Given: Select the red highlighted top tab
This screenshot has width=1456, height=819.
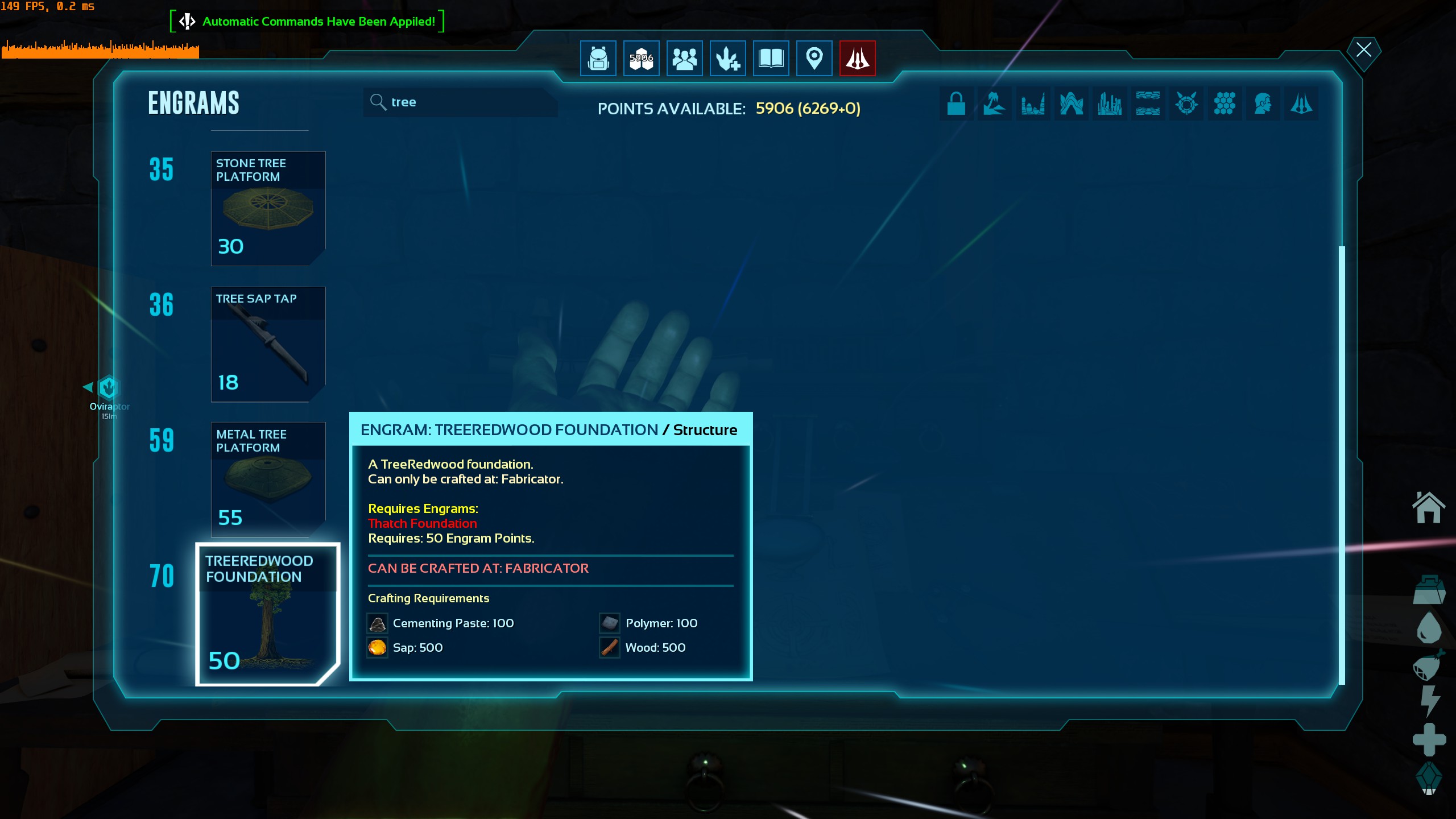Looking at the screenshot, I should click(x=857, y=58).
